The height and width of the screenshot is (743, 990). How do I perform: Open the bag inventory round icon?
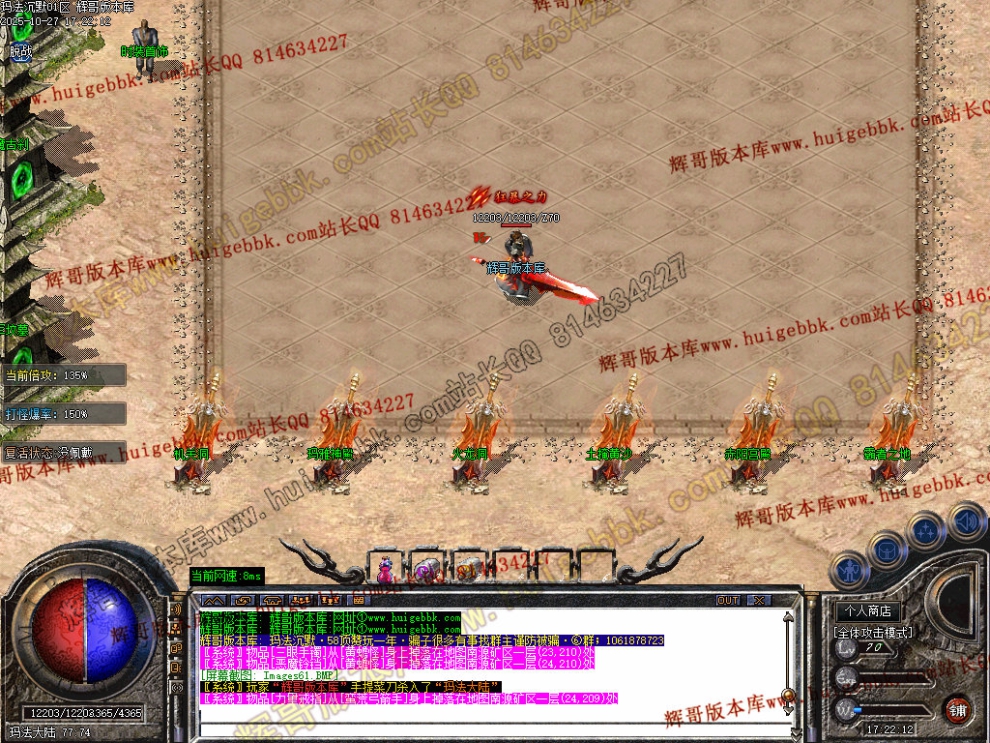point(886,548)
